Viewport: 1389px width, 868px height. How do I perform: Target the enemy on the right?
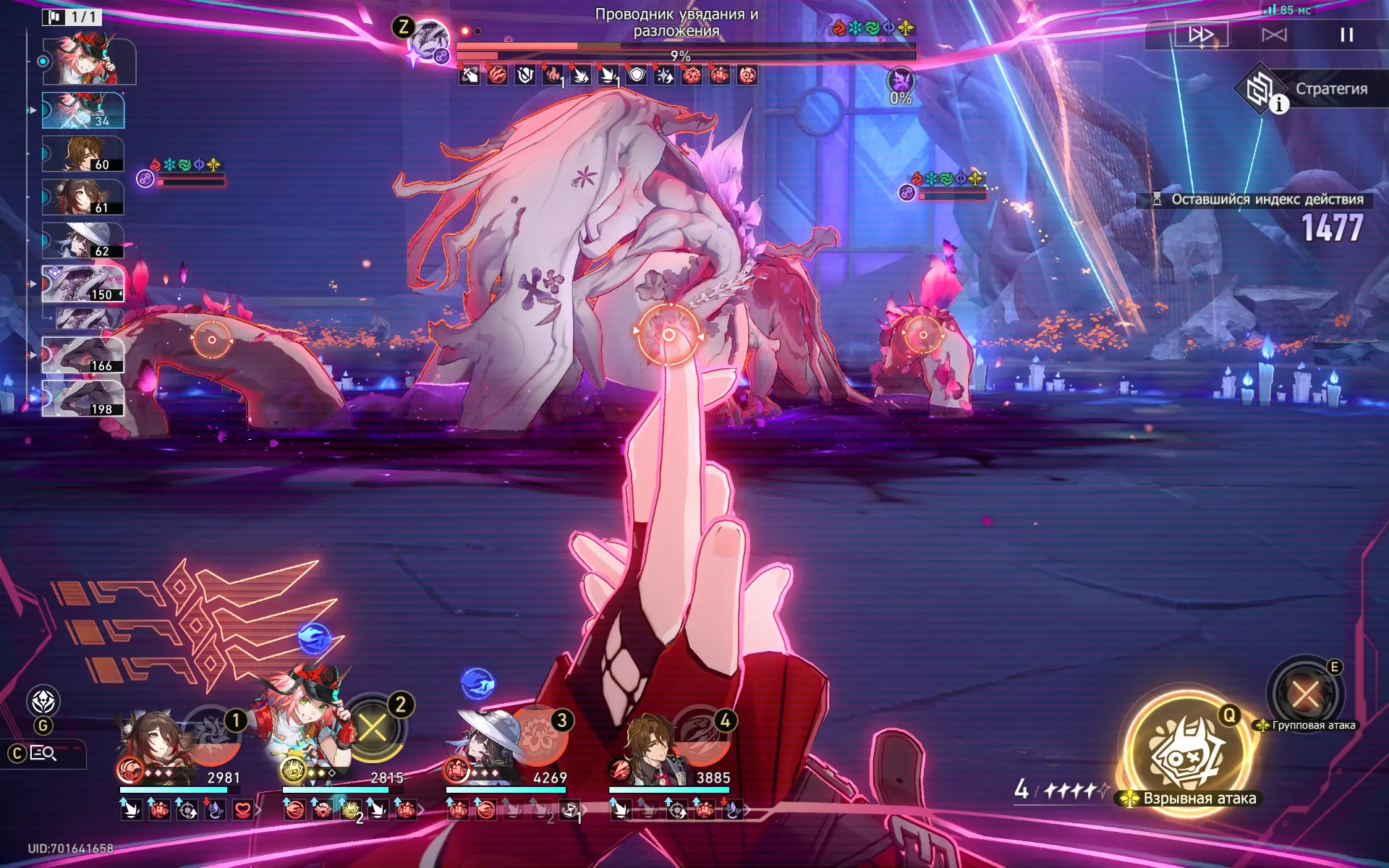tap(922, 335)
